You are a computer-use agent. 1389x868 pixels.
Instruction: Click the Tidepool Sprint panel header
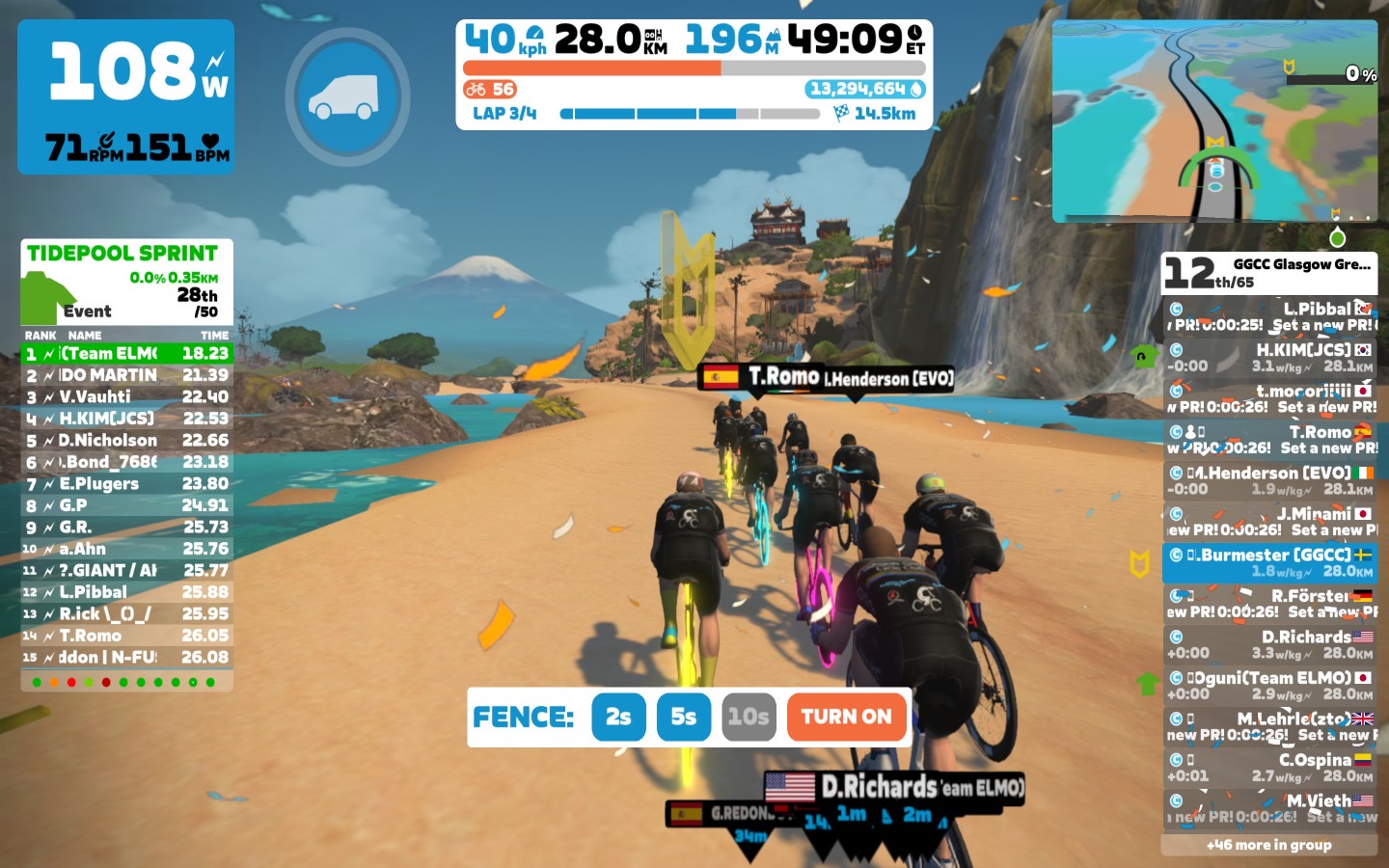click(123, 254)
